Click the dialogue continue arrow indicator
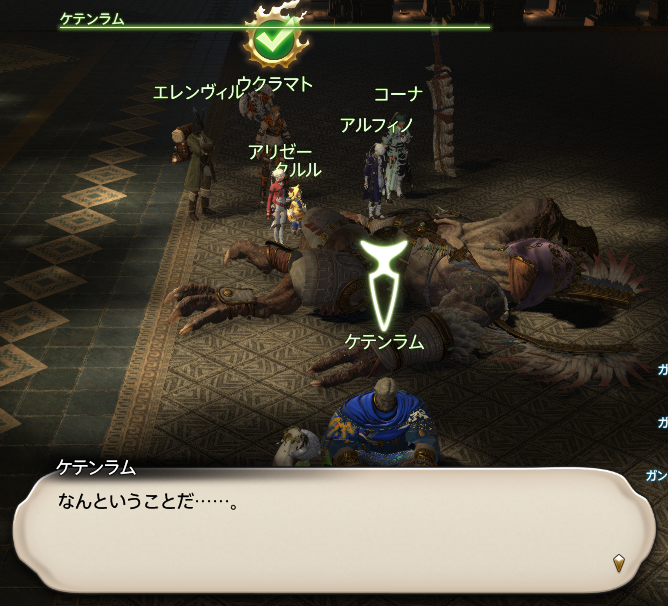This screenshot has height=606, width=668. click(620, 564)
